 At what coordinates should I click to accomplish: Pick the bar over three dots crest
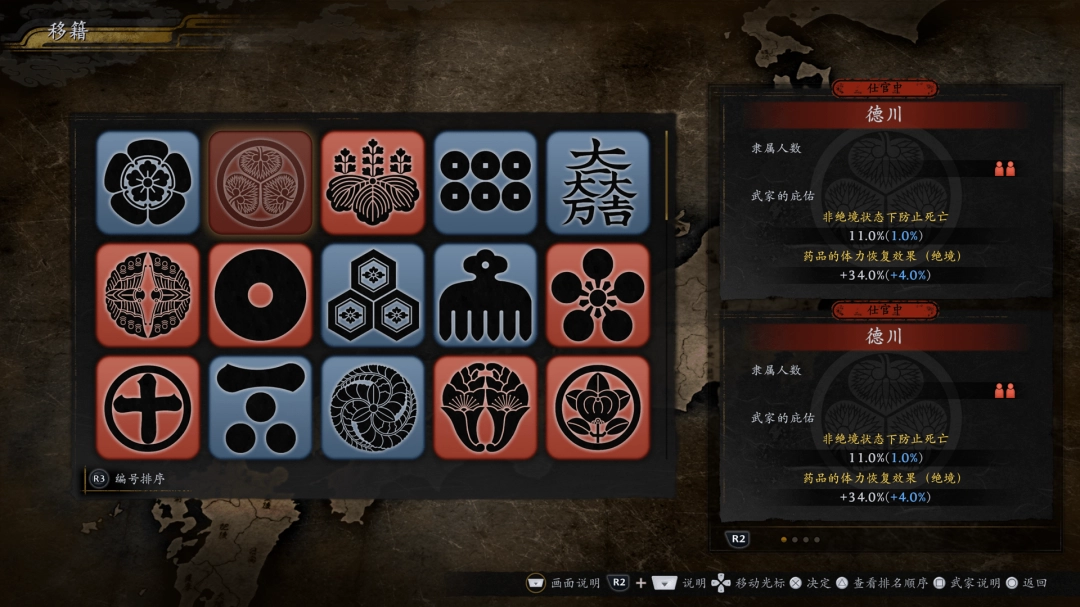(260, 407)
